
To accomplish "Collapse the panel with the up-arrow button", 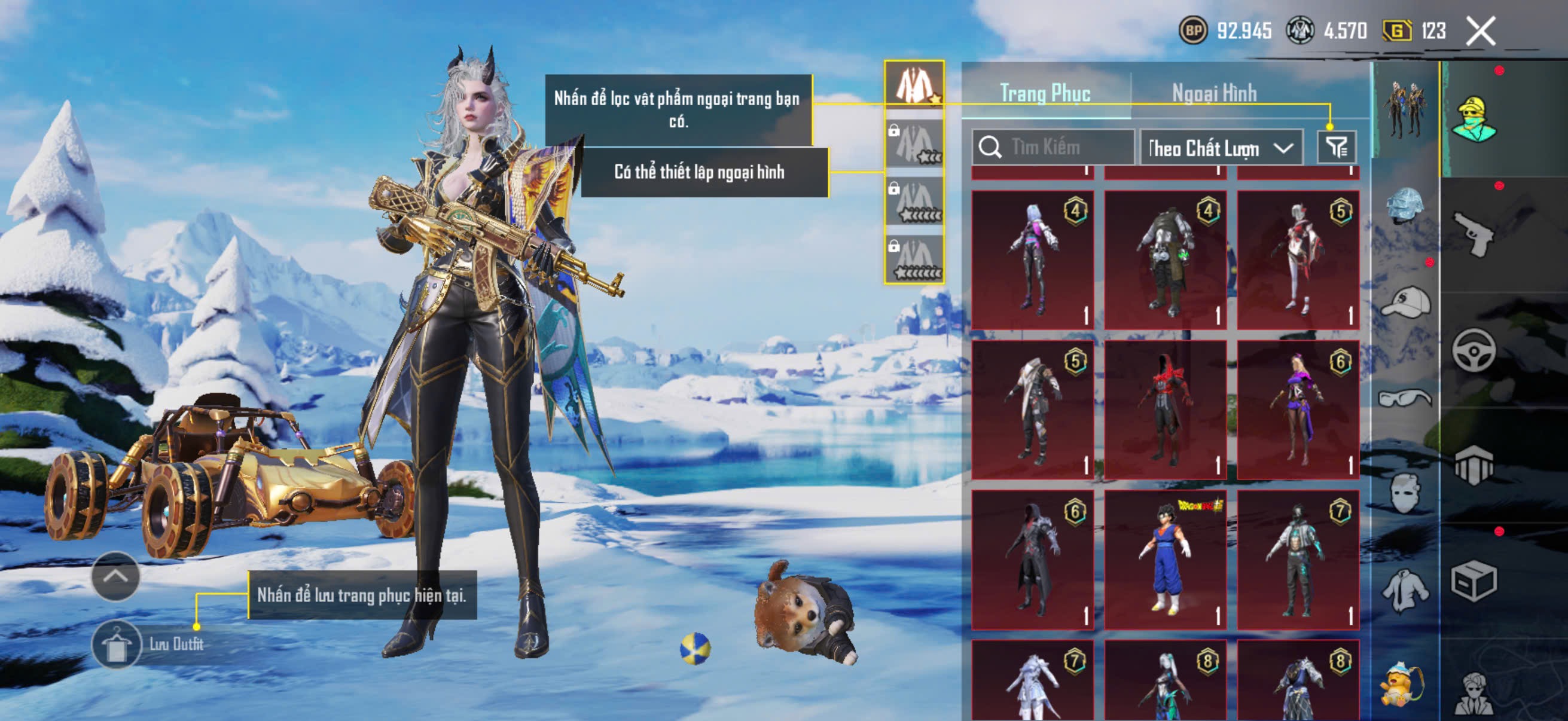I will 115,576.
